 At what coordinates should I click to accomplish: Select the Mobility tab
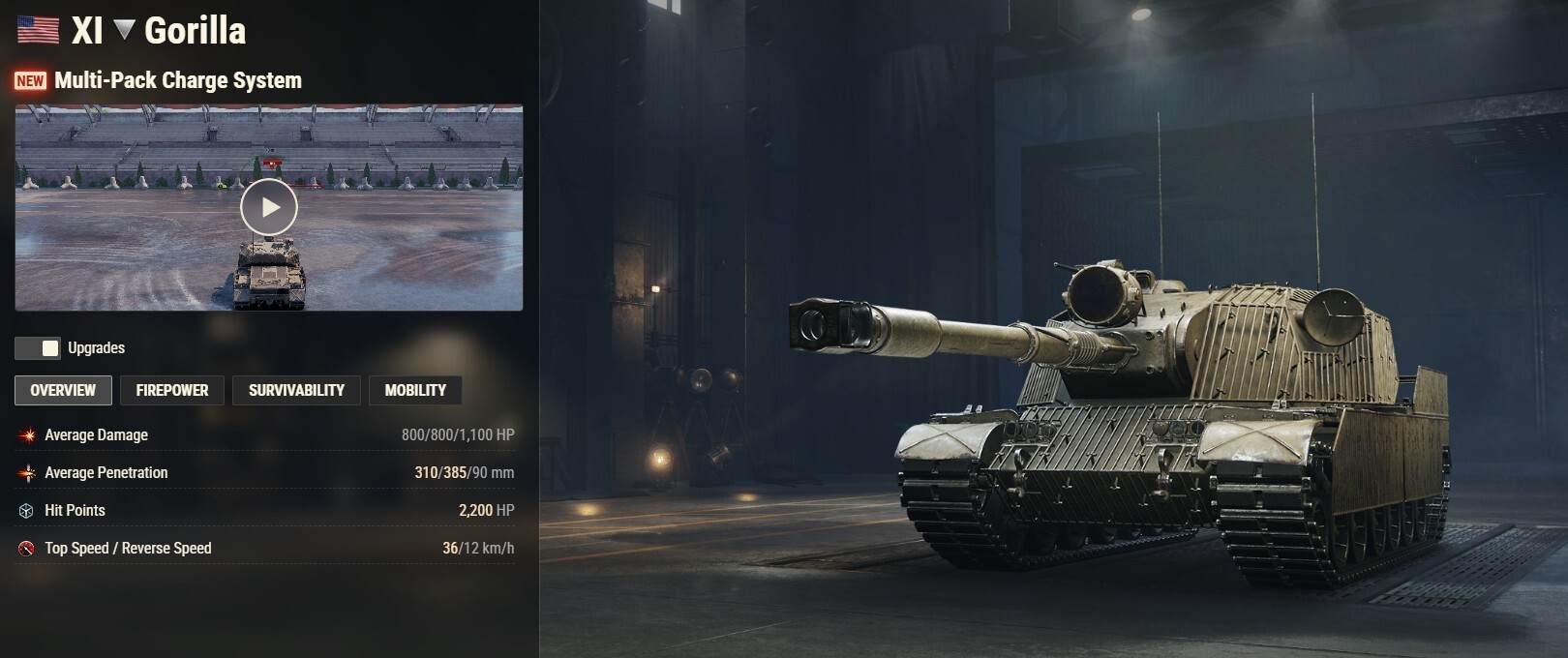[x=415, y=390]
